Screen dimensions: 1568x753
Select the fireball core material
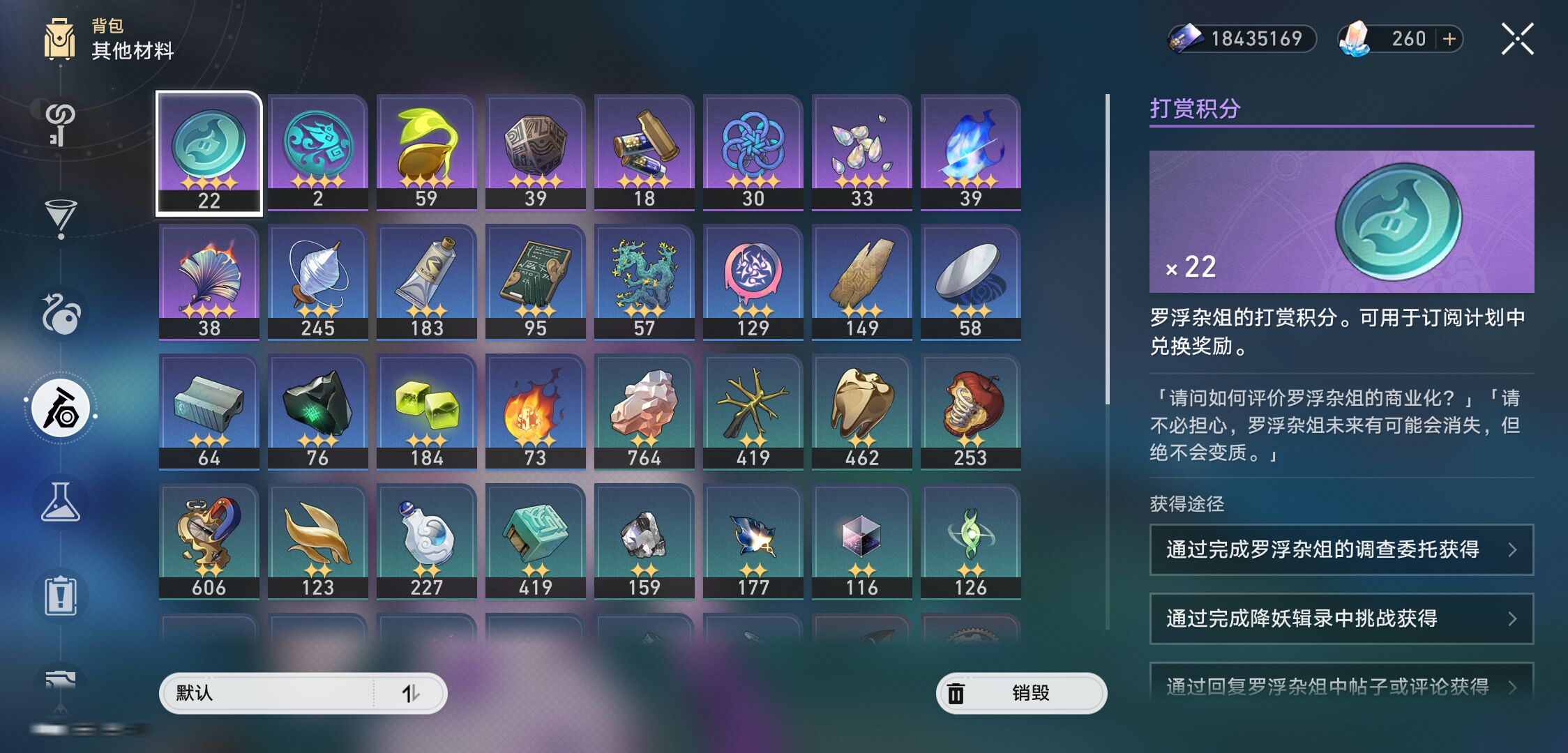[x=535, y=411]
